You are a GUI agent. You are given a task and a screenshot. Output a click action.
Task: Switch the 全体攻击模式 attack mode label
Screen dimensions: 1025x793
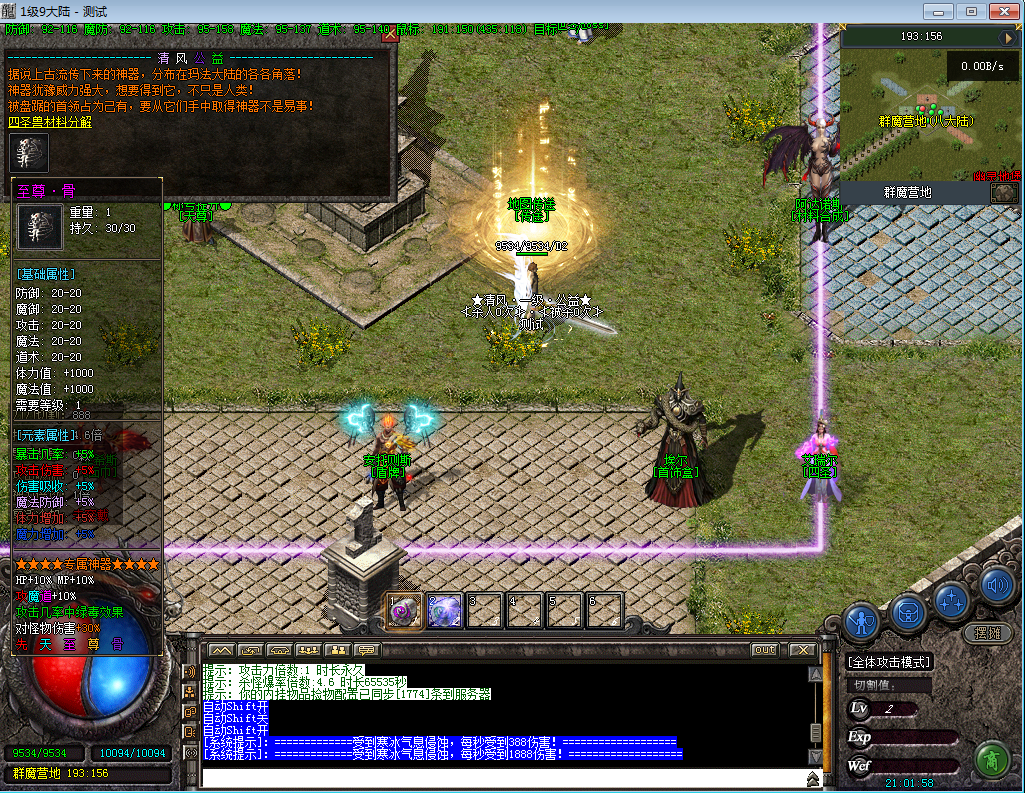[x=889, y=662]
